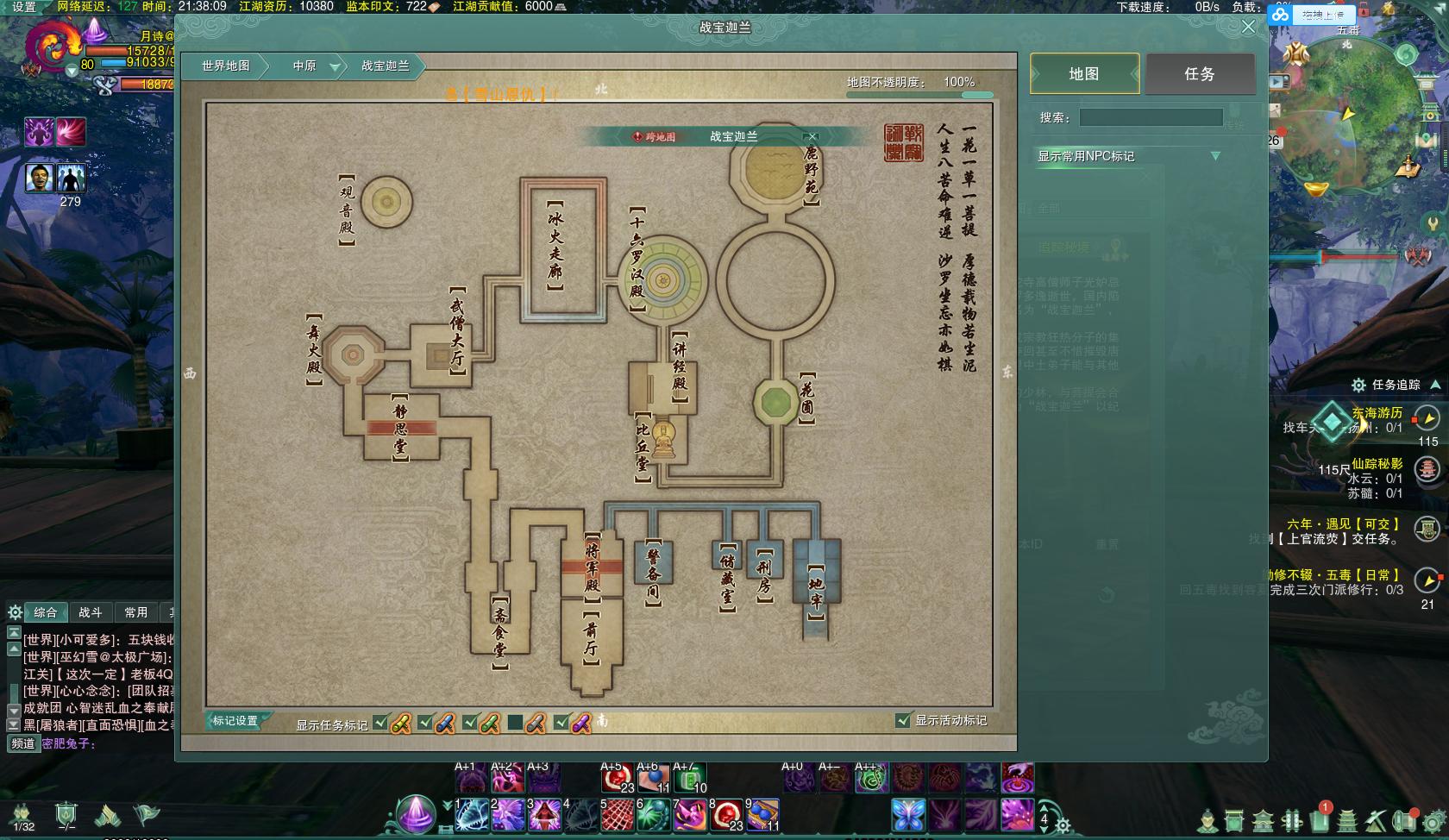Toggle the yellow quest scroll marker checkbox
The width and height of the screenshot is (1449, 840).
(x=380, y=723)
